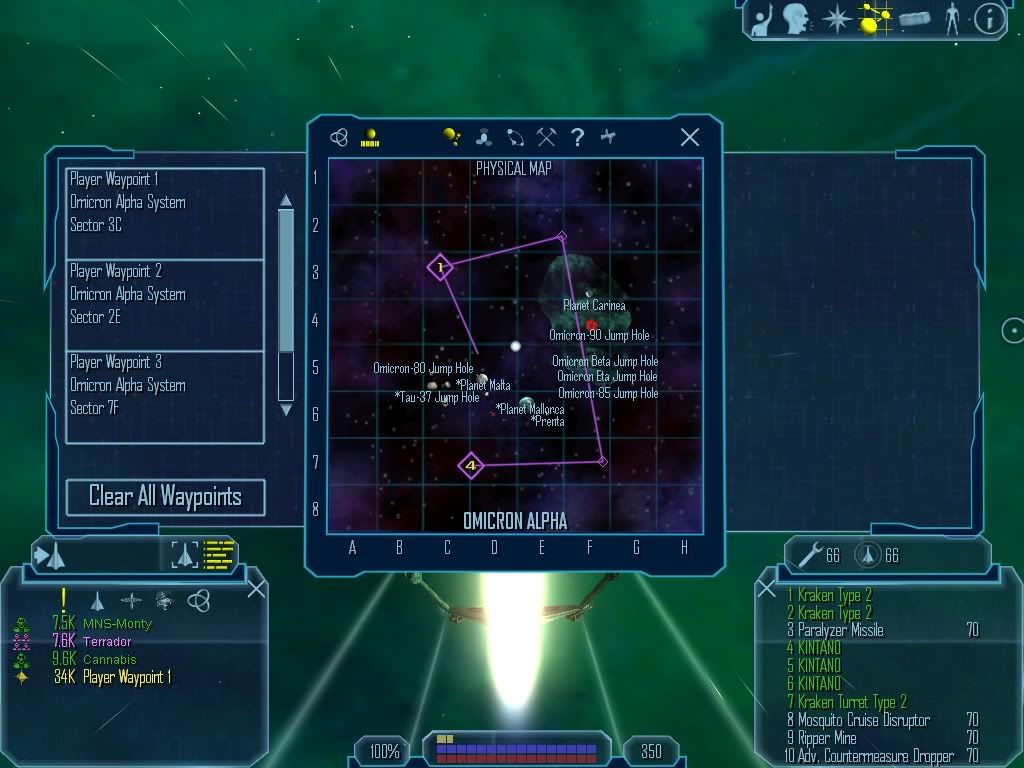Screen dimensions: 1024x768
Task: Select Ripper Mine in weapons list
Action: pos(826,739)
